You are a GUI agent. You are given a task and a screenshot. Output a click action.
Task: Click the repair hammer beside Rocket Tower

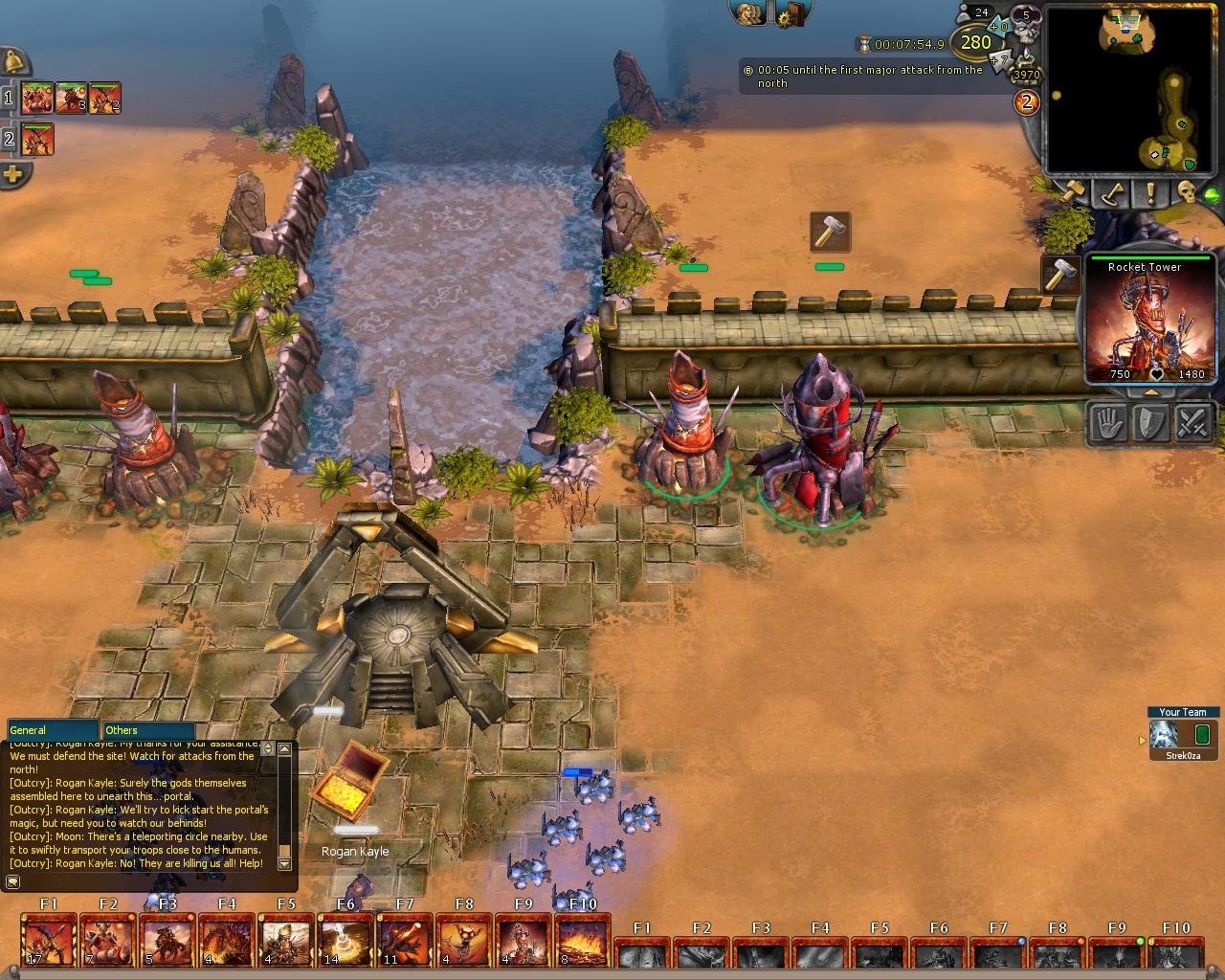1059,275
